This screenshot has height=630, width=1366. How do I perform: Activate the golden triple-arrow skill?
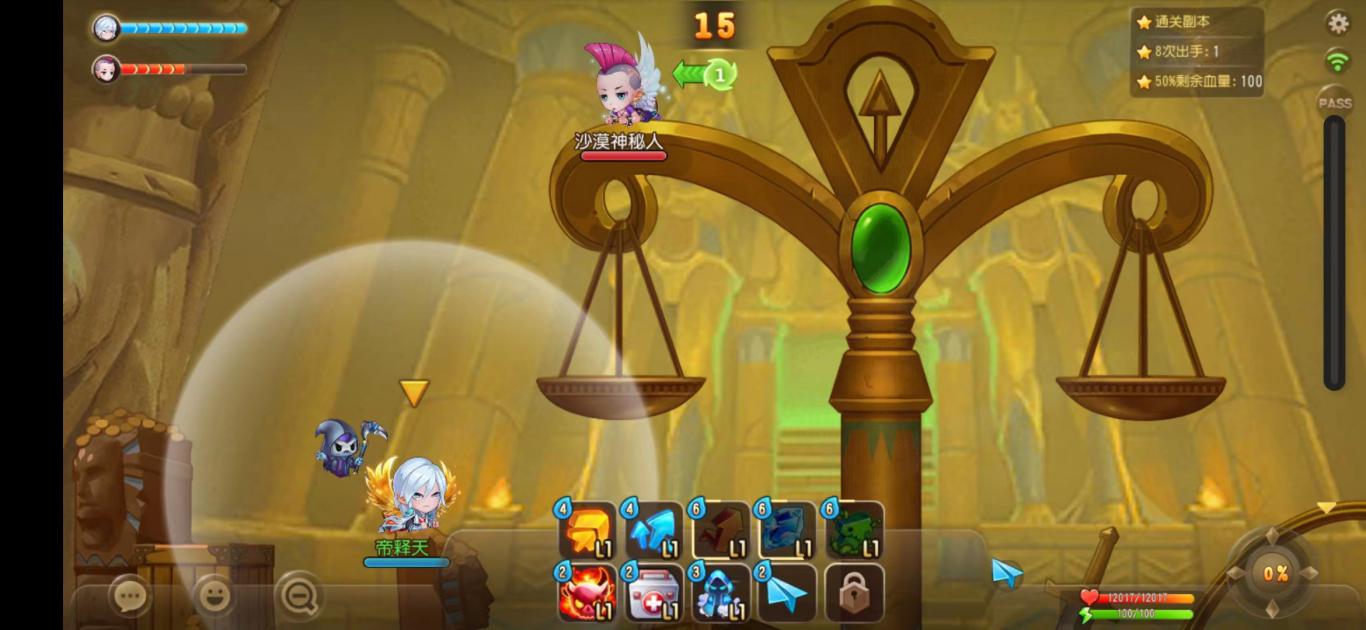click(587, 531)
